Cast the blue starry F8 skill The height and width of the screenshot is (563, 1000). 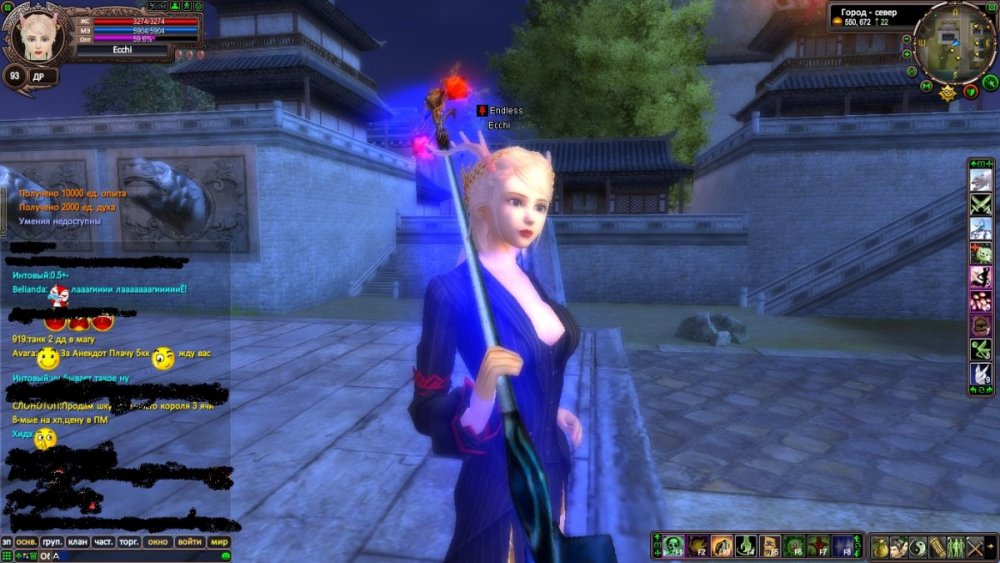click(842, 546)
